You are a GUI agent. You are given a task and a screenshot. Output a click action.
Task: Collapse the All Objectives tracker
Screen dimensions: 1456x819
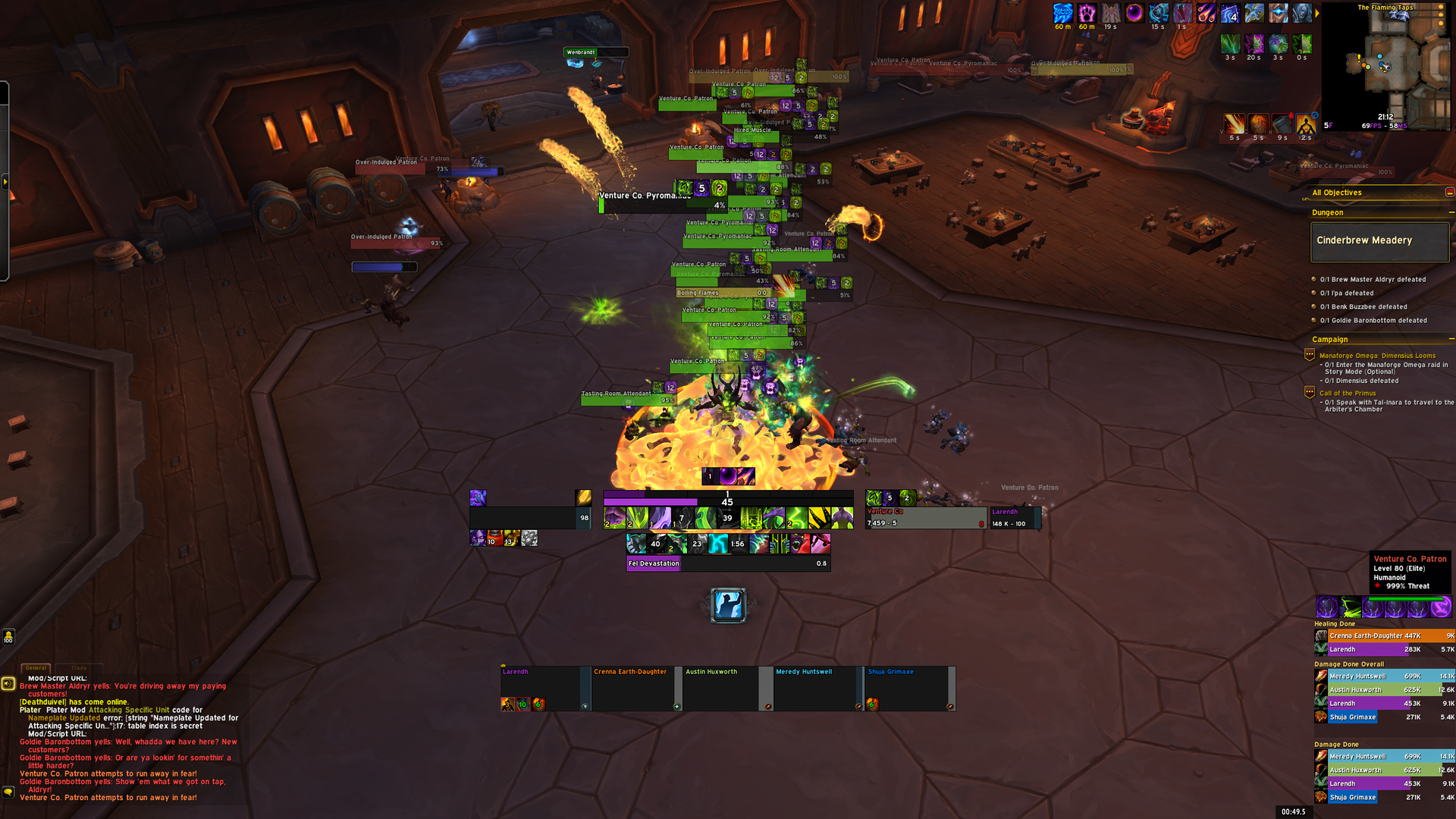click(x=1449, y=193)
